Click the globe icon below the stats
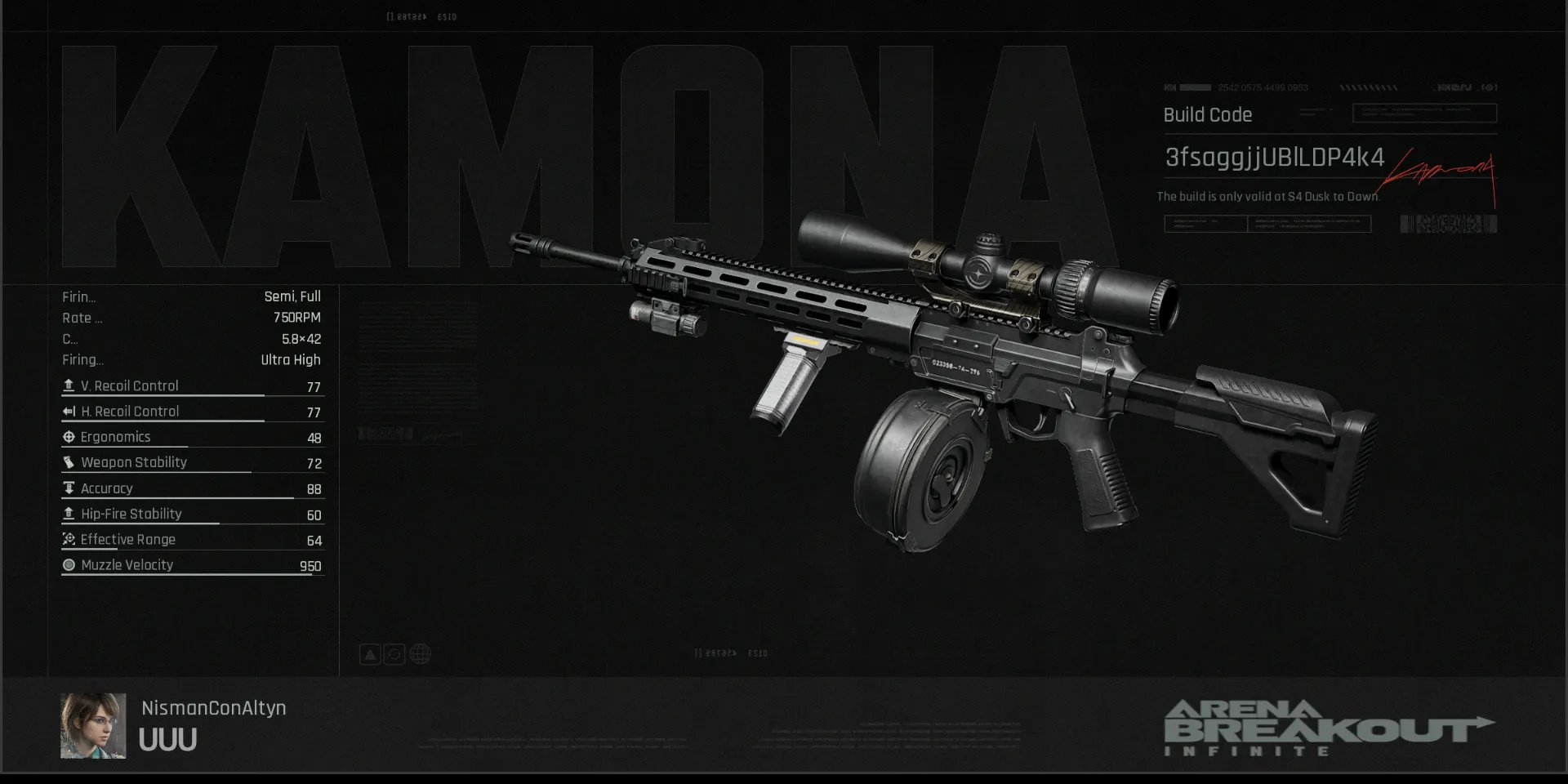The height and width of the screenshot is (784, 1568). (420, 654)
